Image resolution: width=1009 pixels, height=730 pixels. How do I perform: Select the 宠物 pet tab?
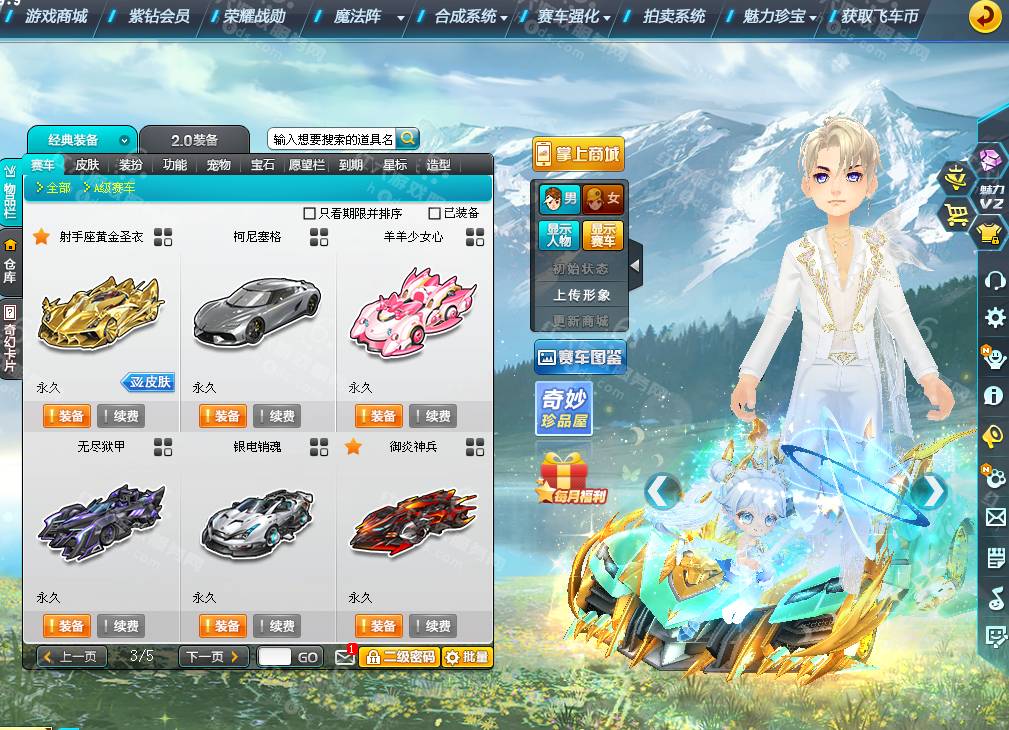219,165
